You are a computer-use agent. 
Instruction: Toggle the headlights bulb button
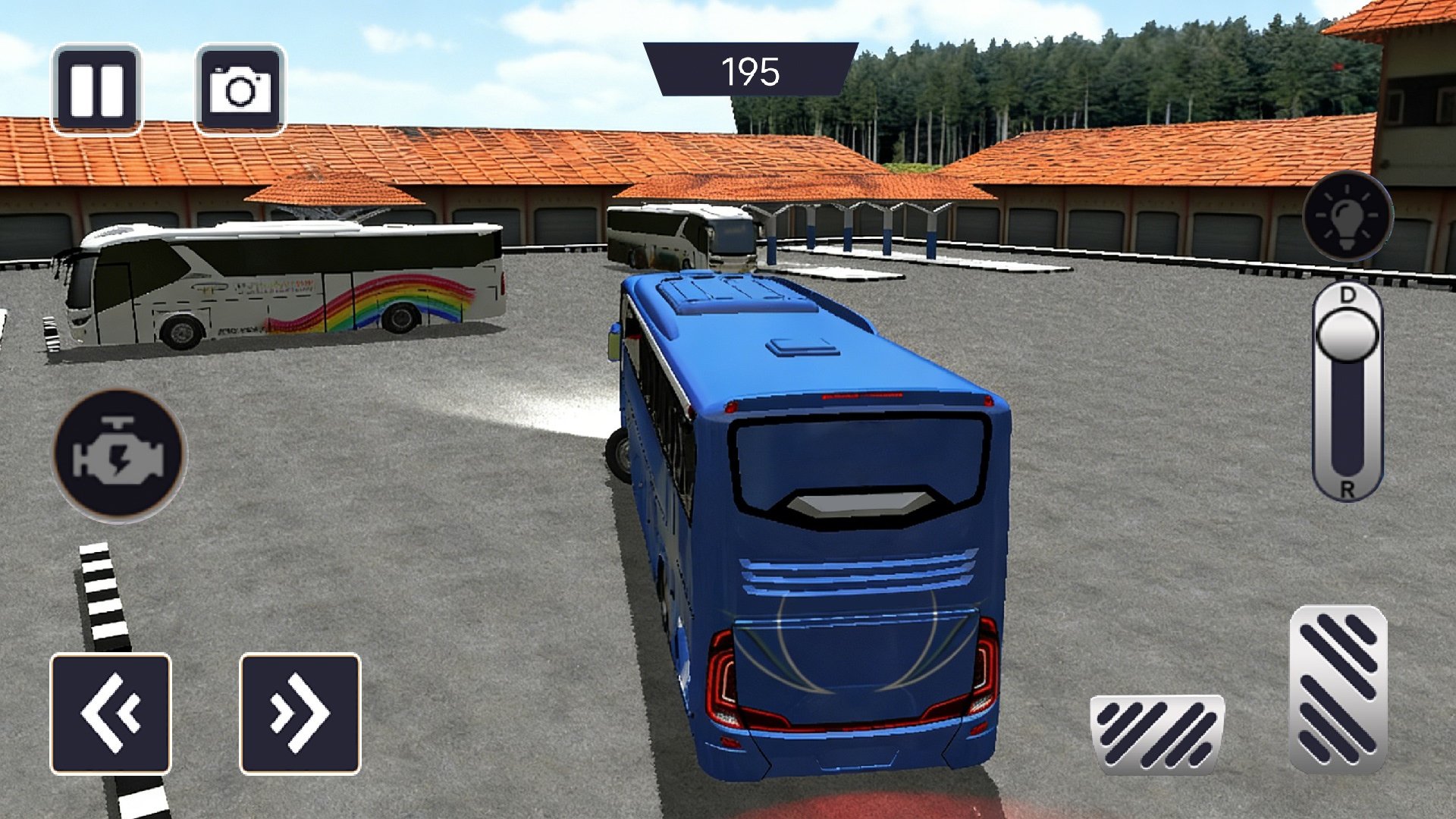[1348, 216]
